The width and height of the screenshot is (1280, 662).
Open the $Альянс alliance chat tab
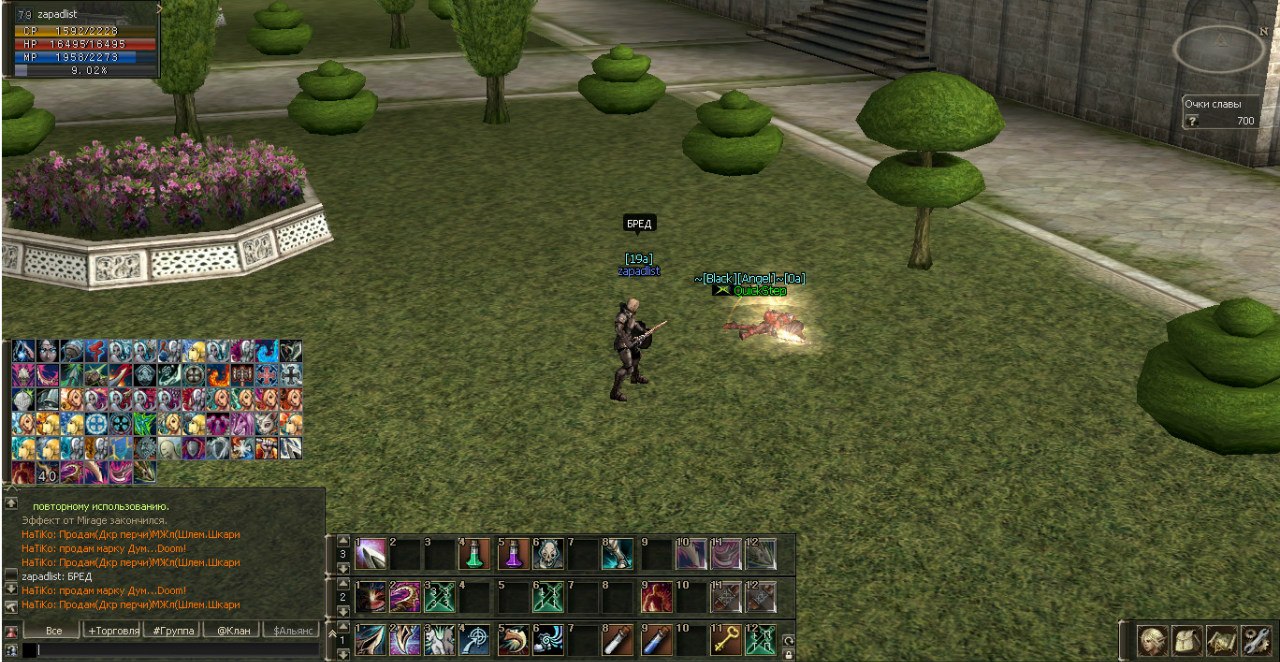(291, 631)
